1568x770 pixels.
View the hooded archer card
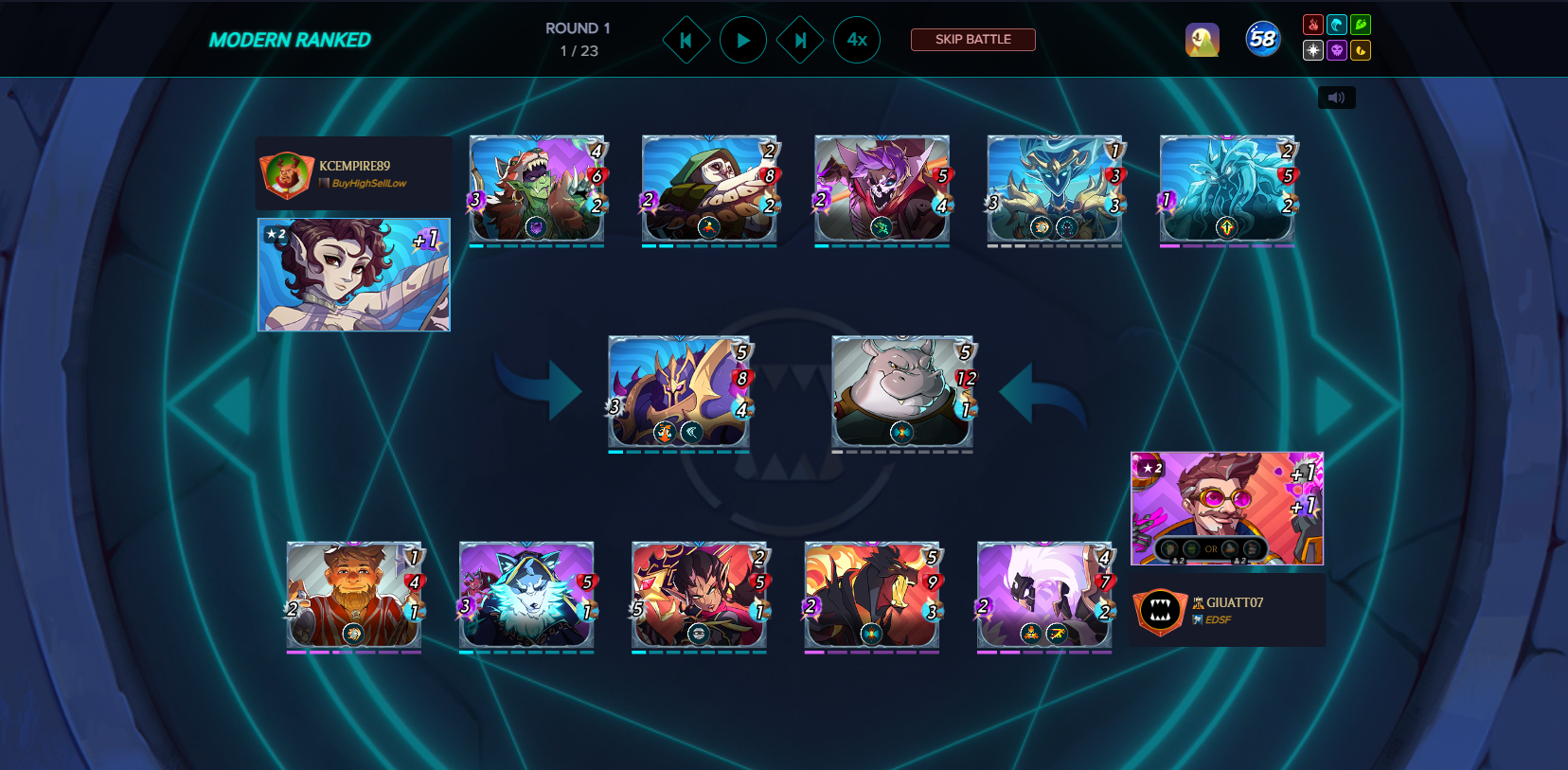pos(709,188)
